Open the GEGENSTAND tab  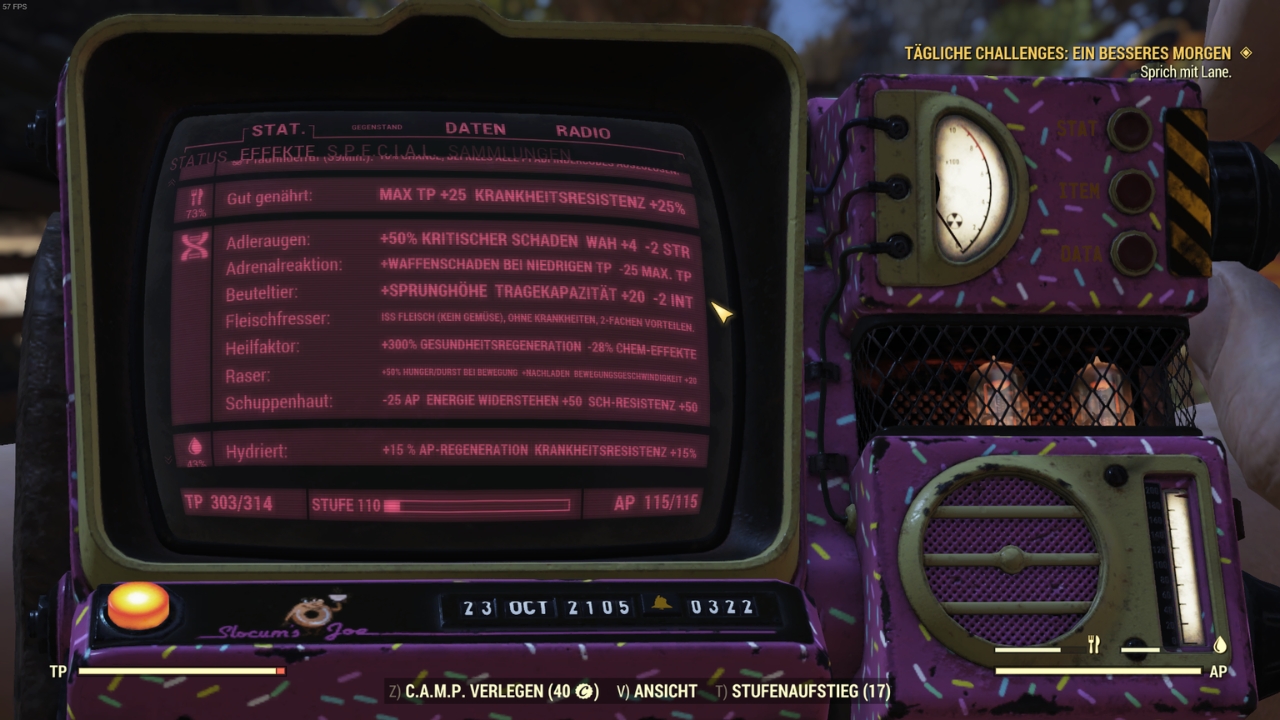pos(377,128)
